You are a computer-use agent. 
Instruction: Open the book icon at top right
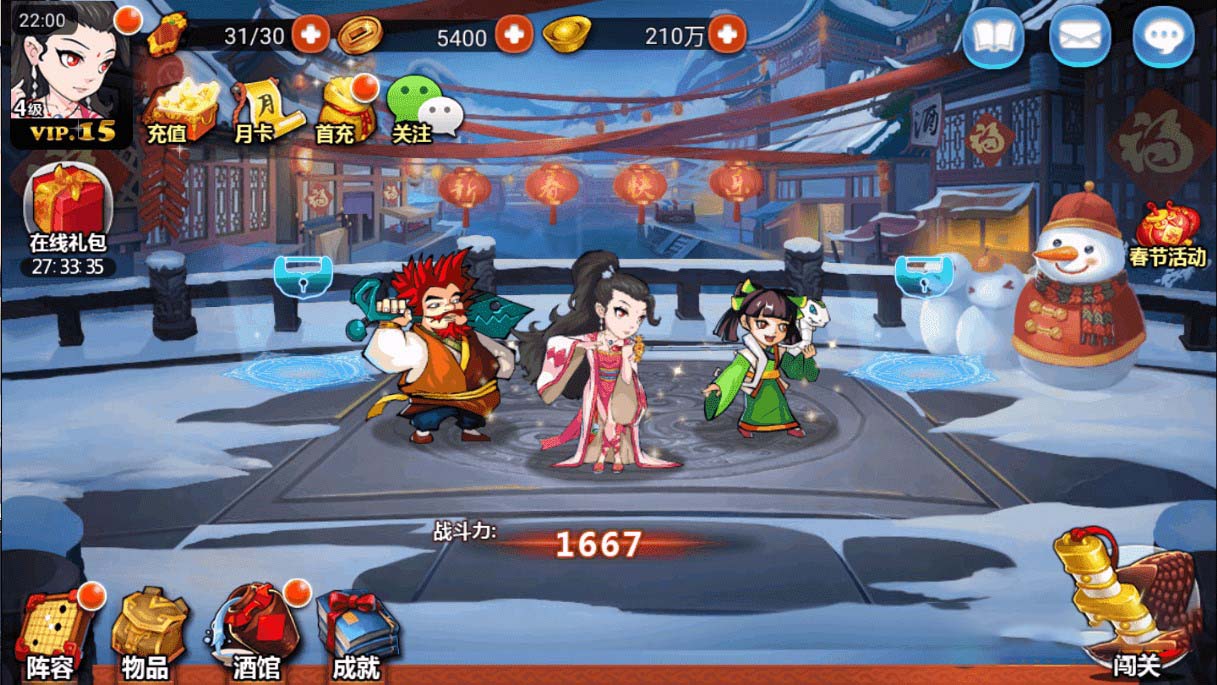[992, 38]
